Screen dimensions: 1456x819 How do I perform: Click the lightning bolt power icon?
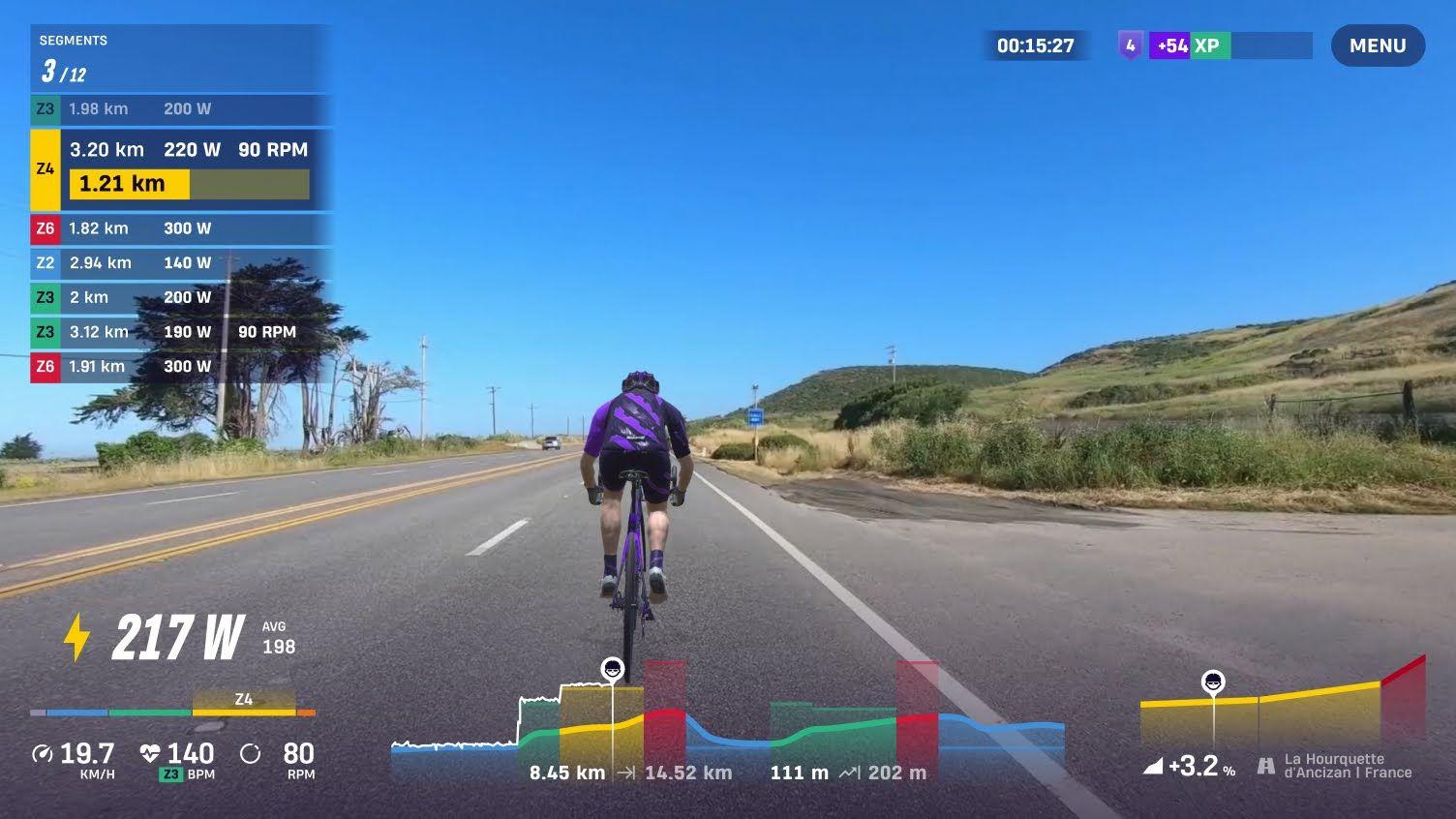76,635
